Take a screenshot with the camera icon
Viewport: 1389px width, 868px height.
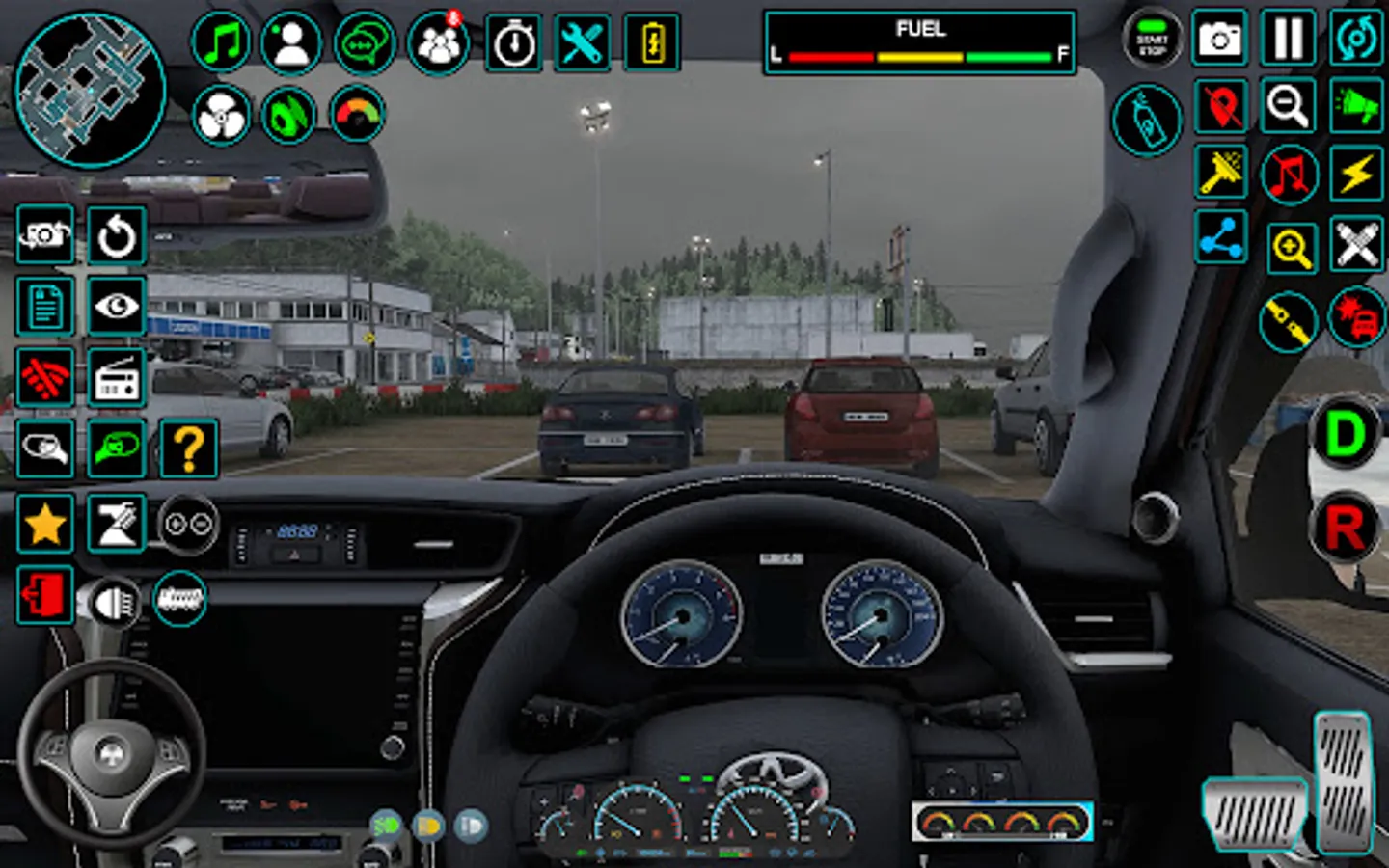click(x=1220, y=40)
